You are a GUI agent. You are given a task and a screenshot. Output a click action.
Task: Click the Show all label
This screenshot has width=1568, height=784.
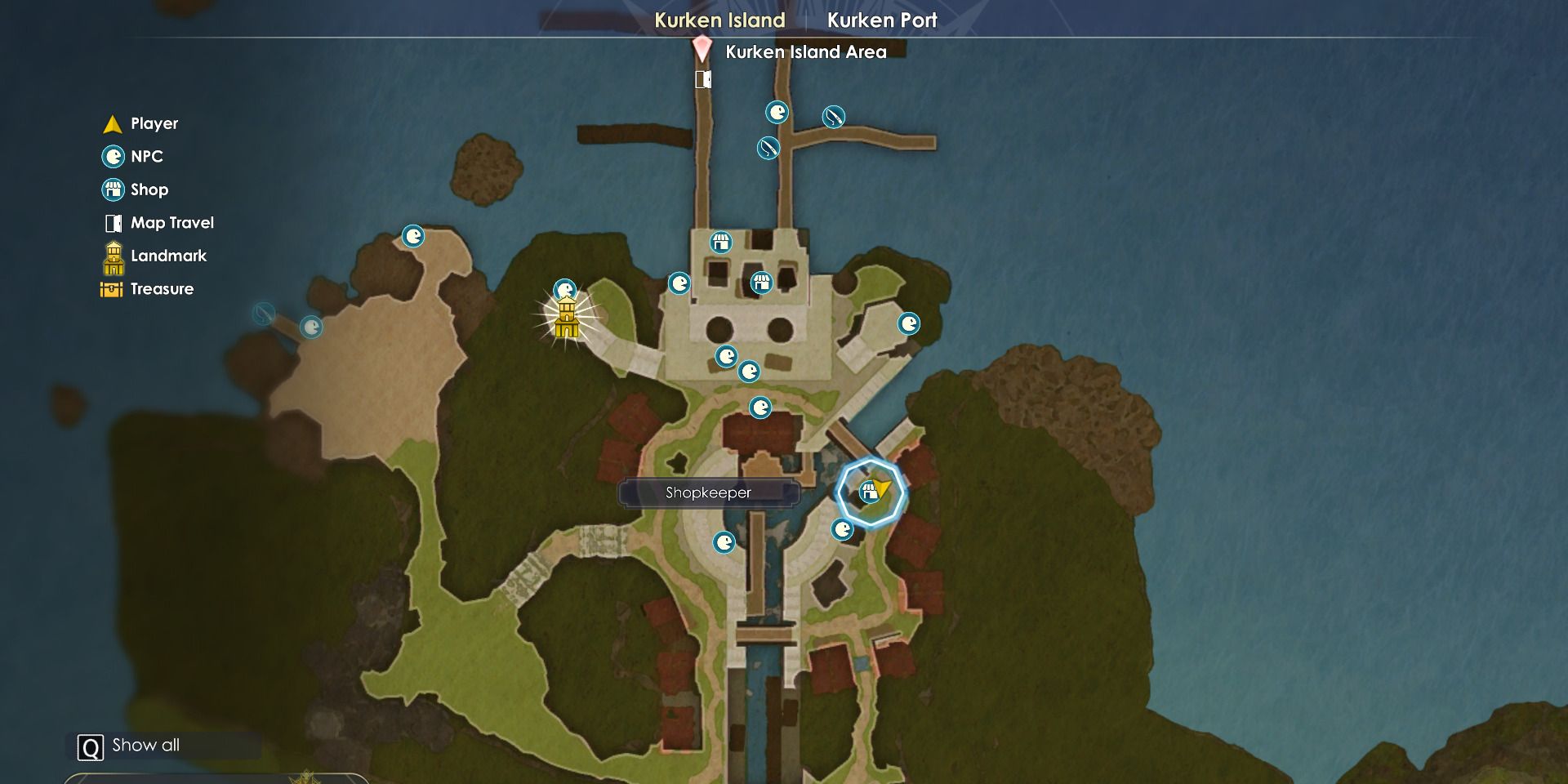(x=145, y=745)
